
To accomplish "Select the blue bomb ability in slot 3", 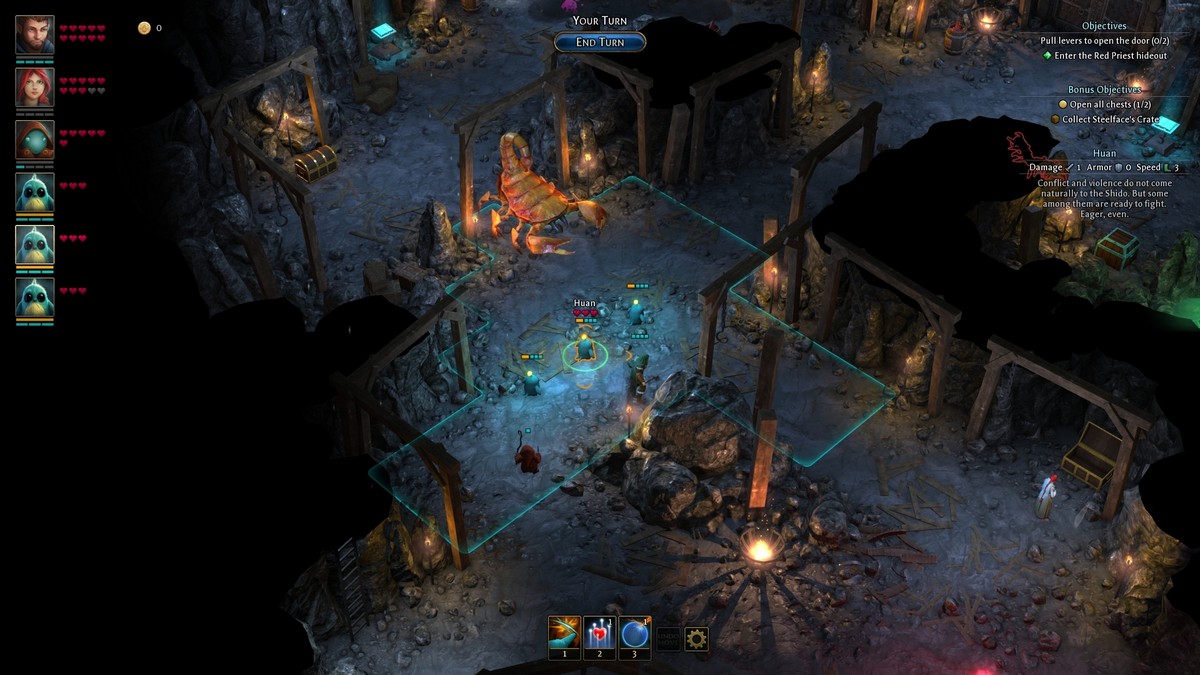I will coord(634,633).
